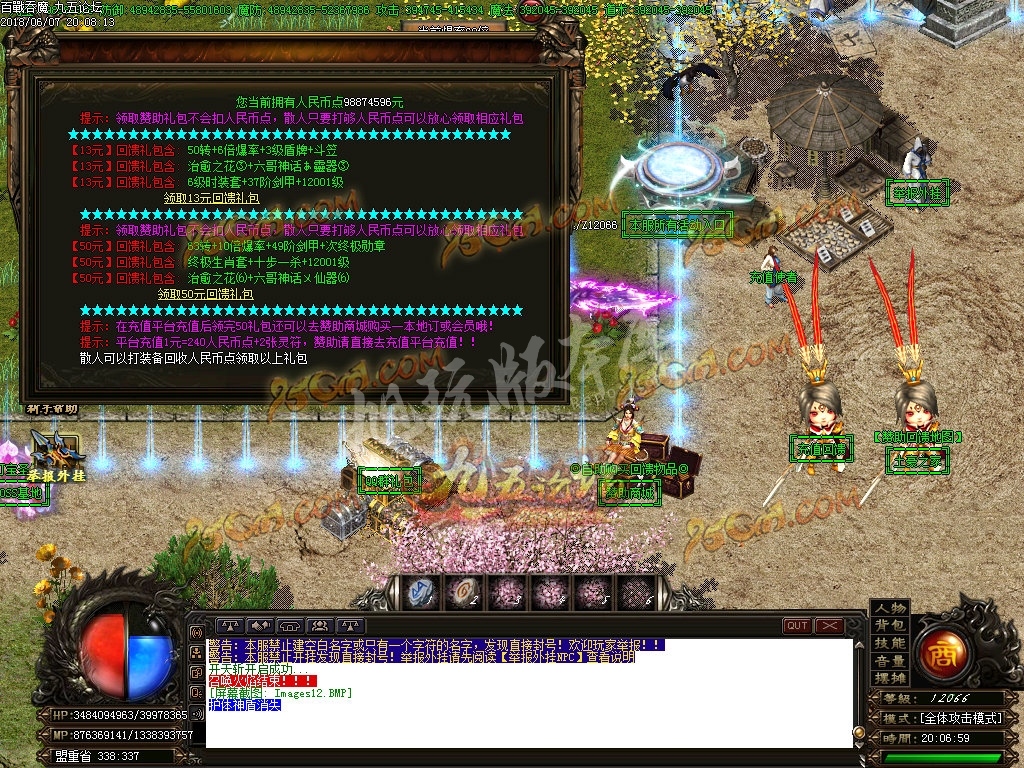Show the 技能 skills panel
The image size is (1024, 768).
(x=889, y=643)
